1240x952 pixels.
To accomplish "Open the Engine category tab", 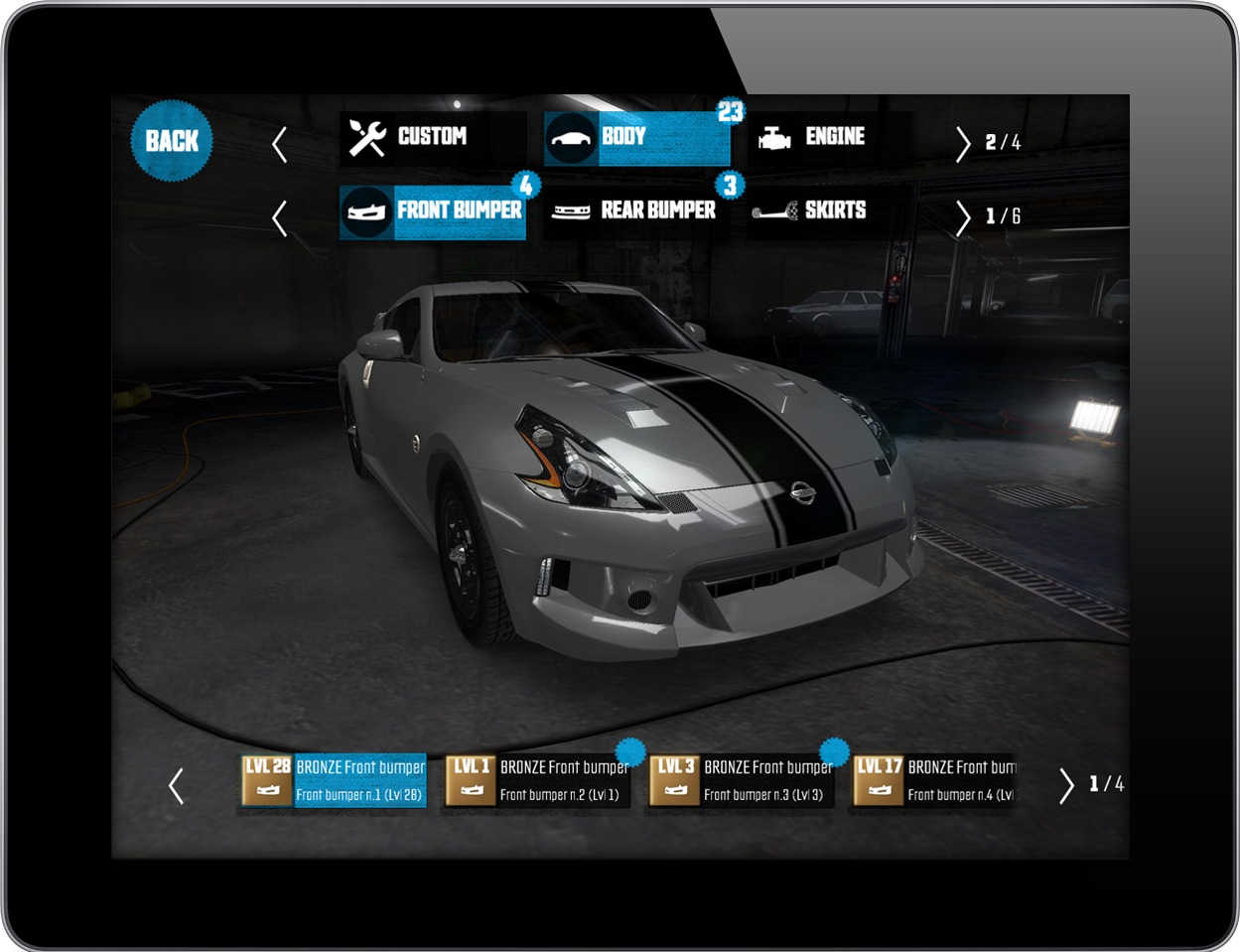I will [x=833, y=138].
